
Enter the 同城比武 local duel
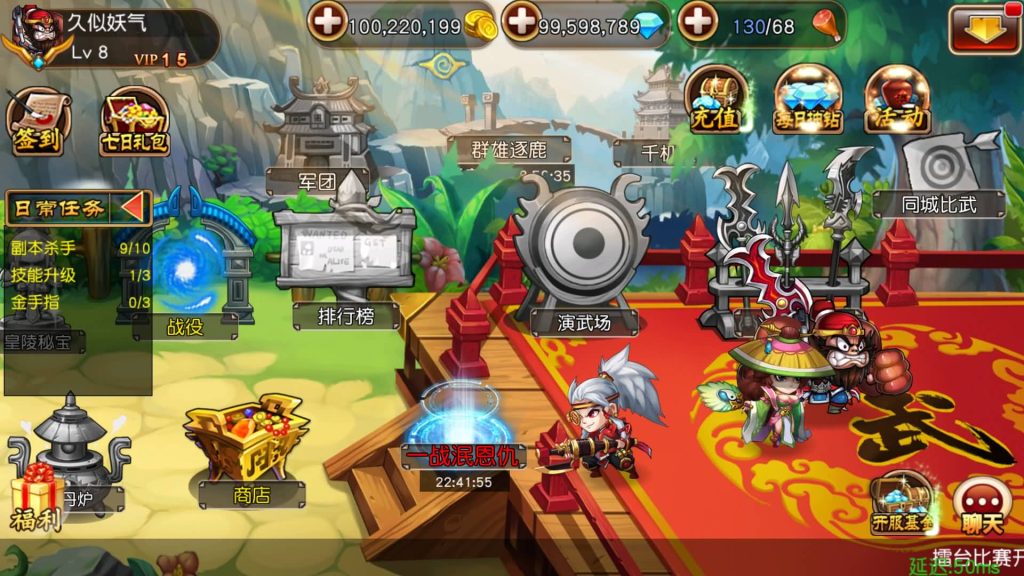pos(938,175)
